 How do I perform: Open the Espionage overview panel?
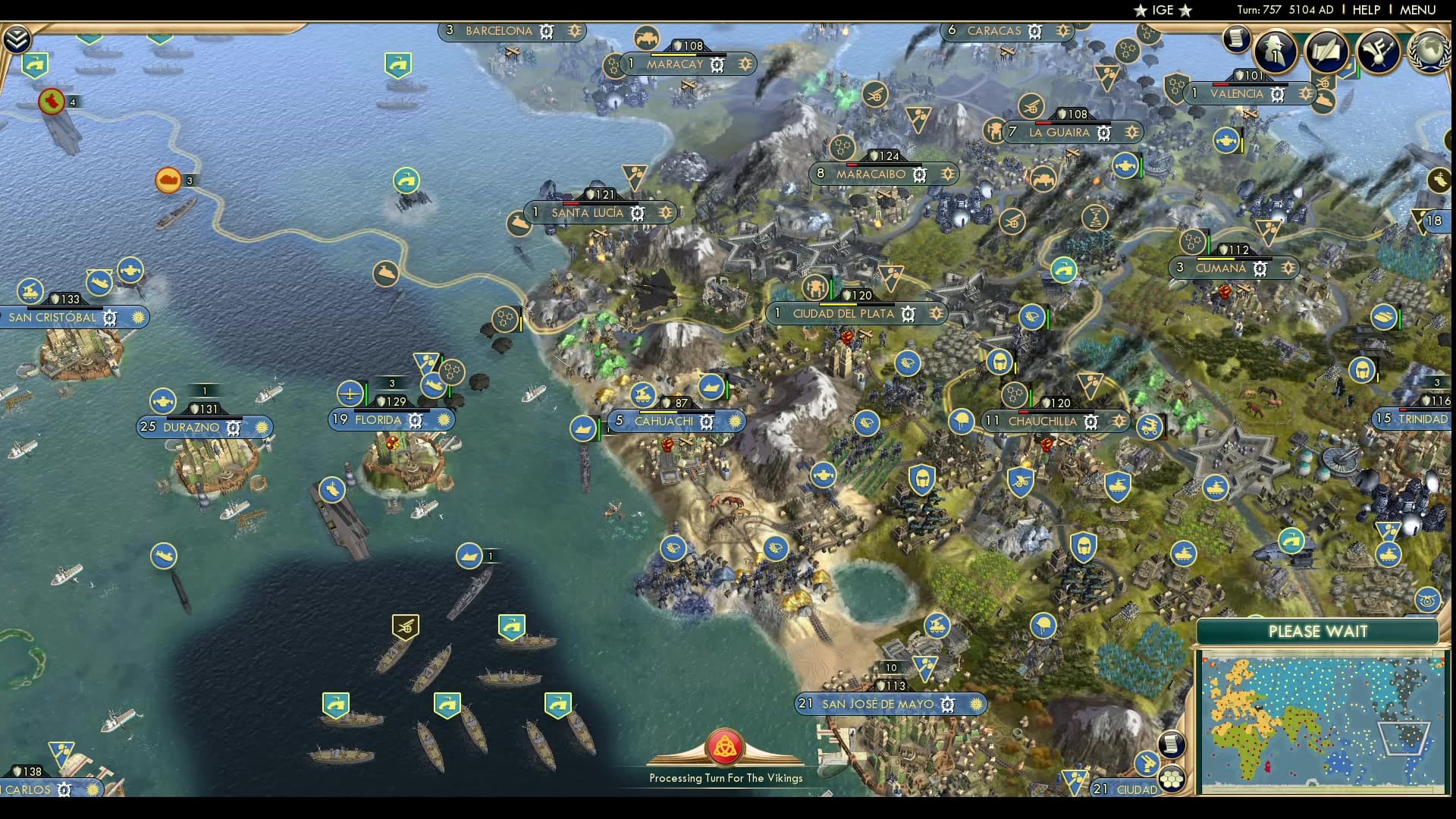(x=1275, y=51)
